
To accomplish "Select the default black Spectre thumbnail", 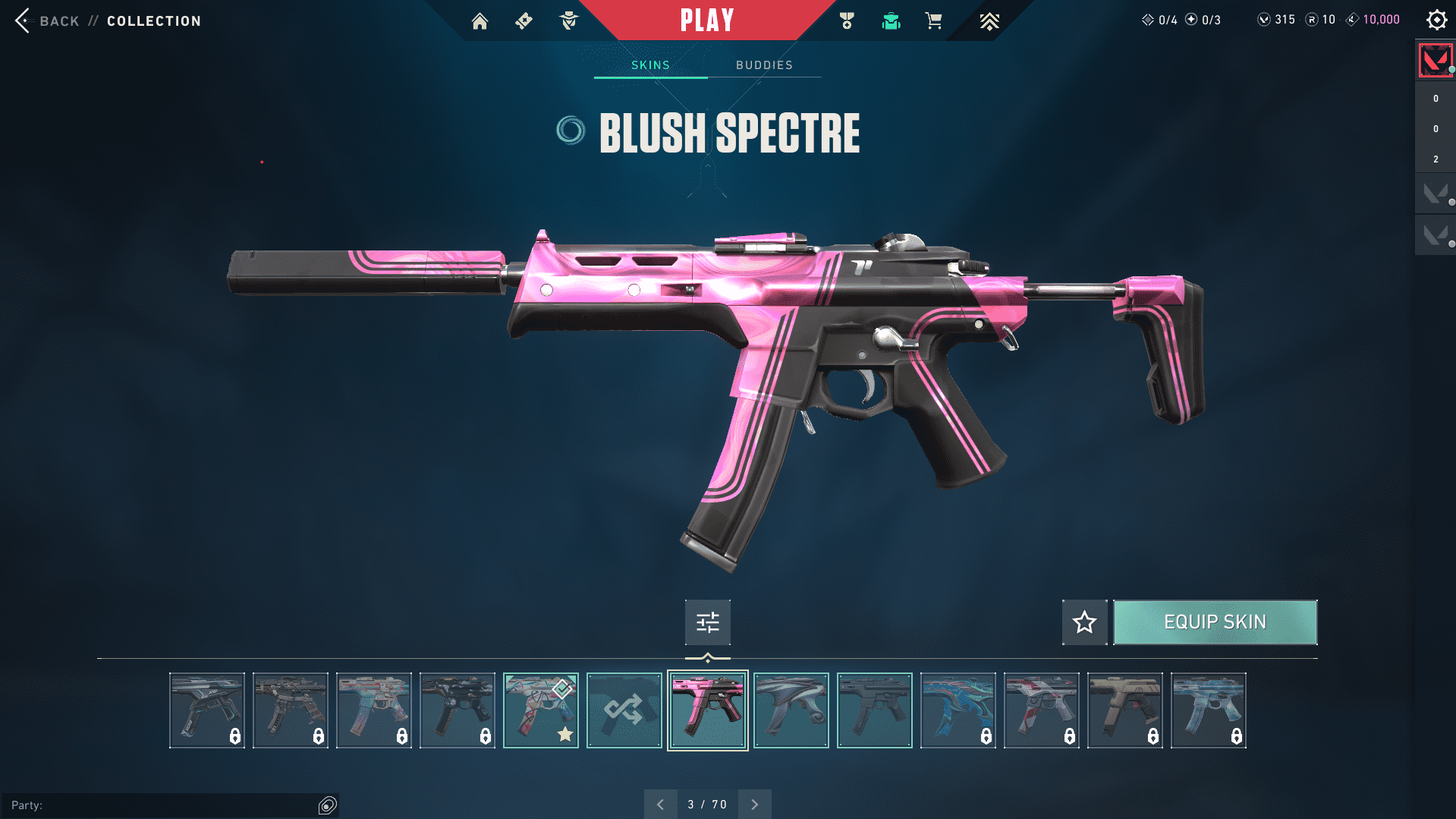I will 874,710.
